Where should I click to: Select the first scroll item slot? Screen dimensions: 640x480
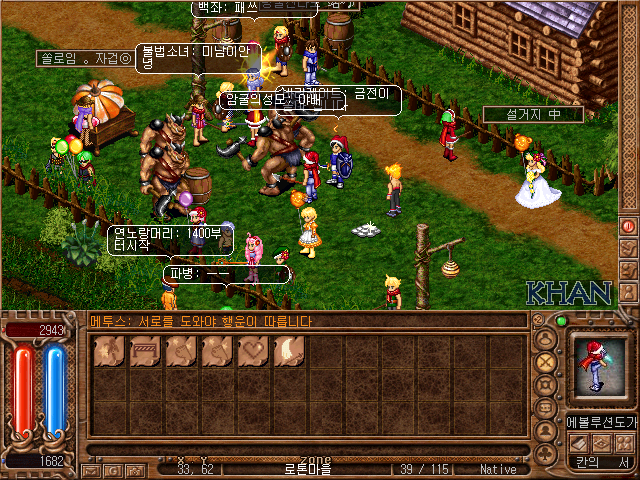[x=109, y=351]
